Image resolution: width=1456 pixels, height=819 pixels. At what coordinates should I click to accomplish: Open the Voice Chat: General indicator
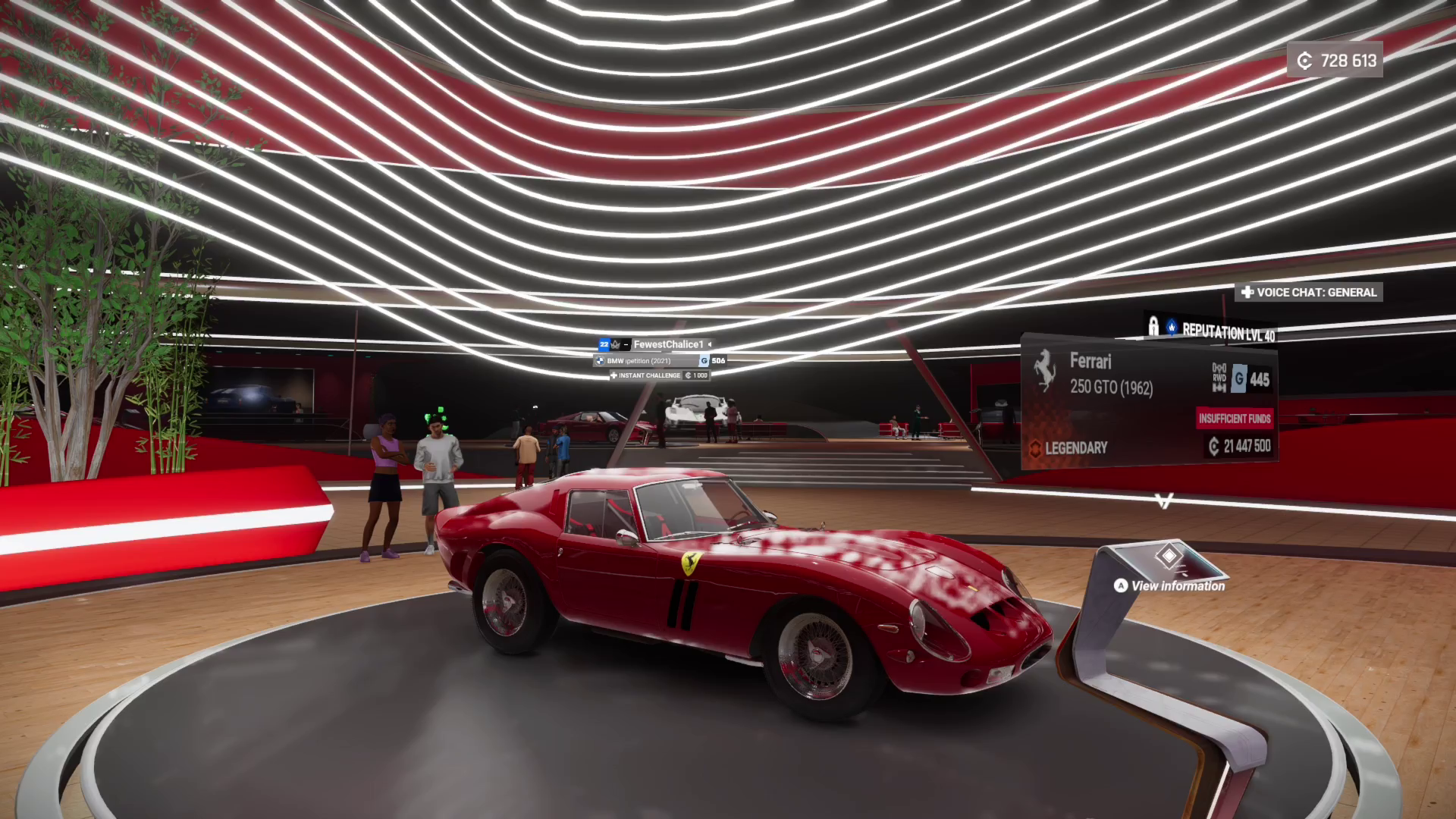point(1309,292)
